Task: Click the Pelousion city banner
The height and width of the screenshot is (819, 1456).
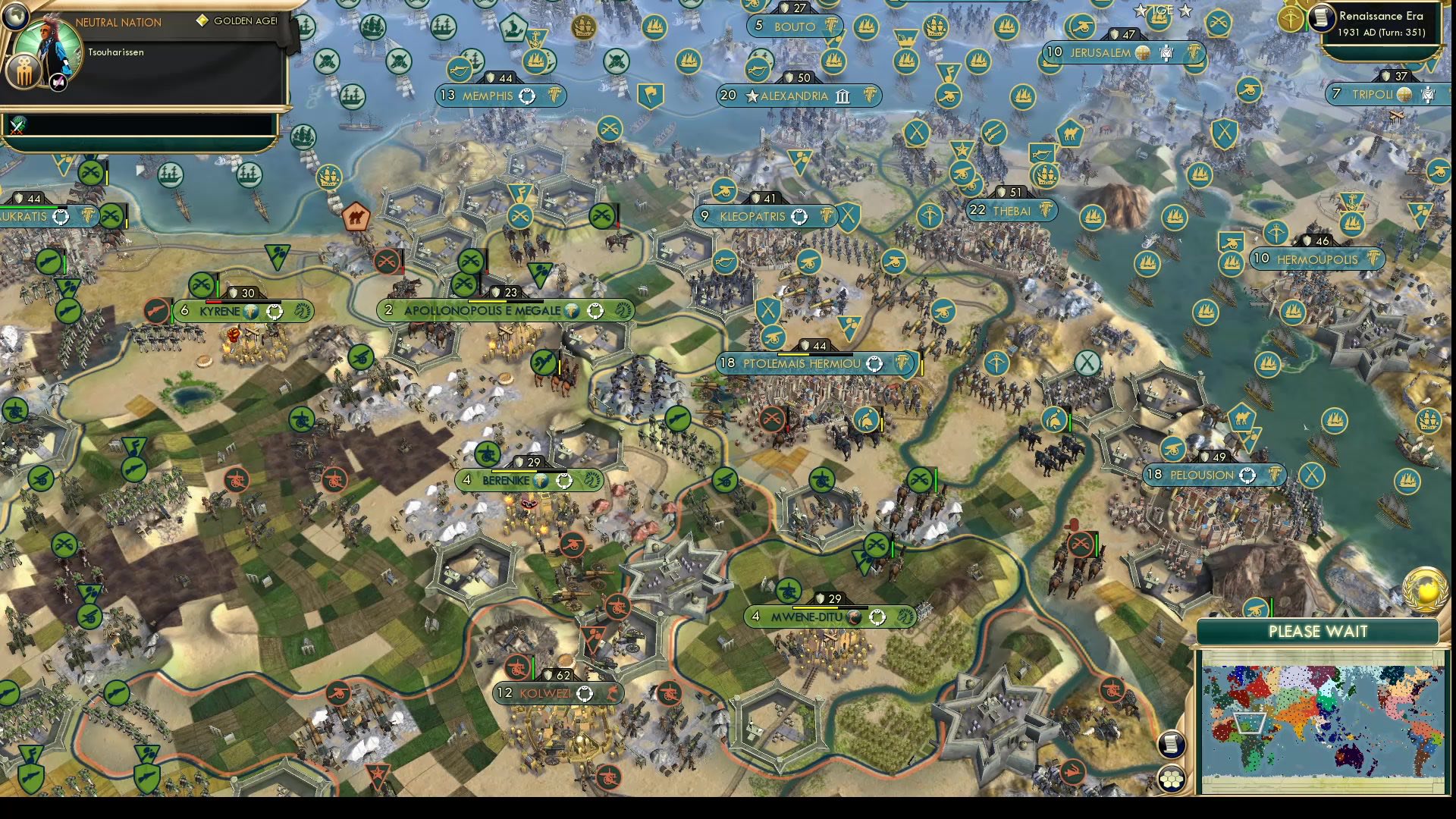Action: (1211, 475)
